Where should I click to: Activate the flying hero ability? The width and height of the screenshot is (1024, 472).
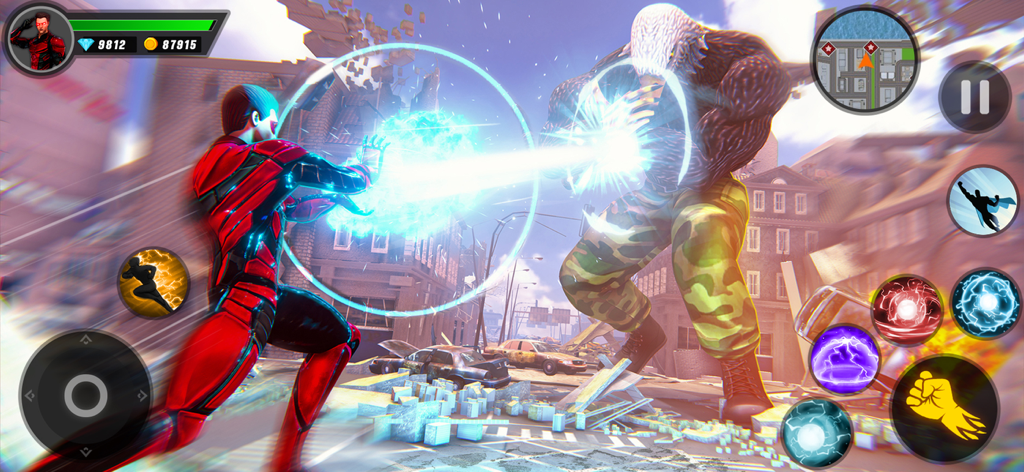[982, 201]
